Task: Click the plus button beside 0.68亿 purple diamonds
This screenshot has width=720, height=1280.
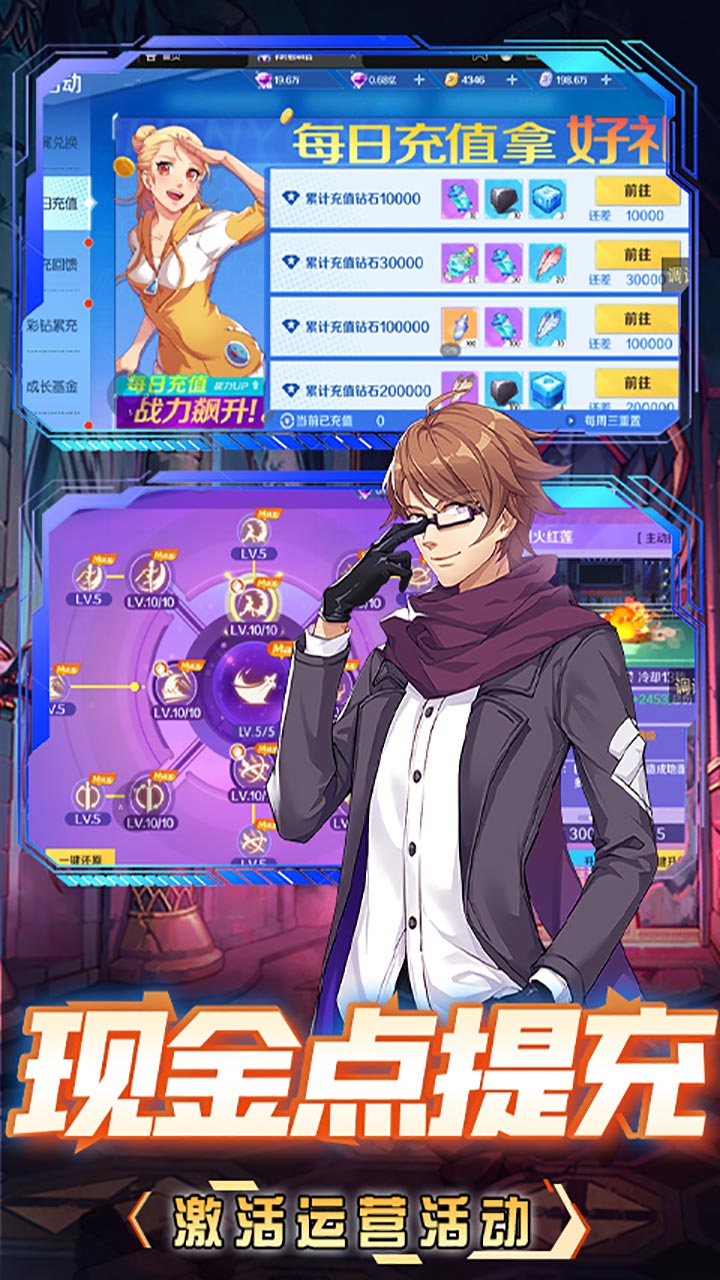Action: tap(419, 80)
